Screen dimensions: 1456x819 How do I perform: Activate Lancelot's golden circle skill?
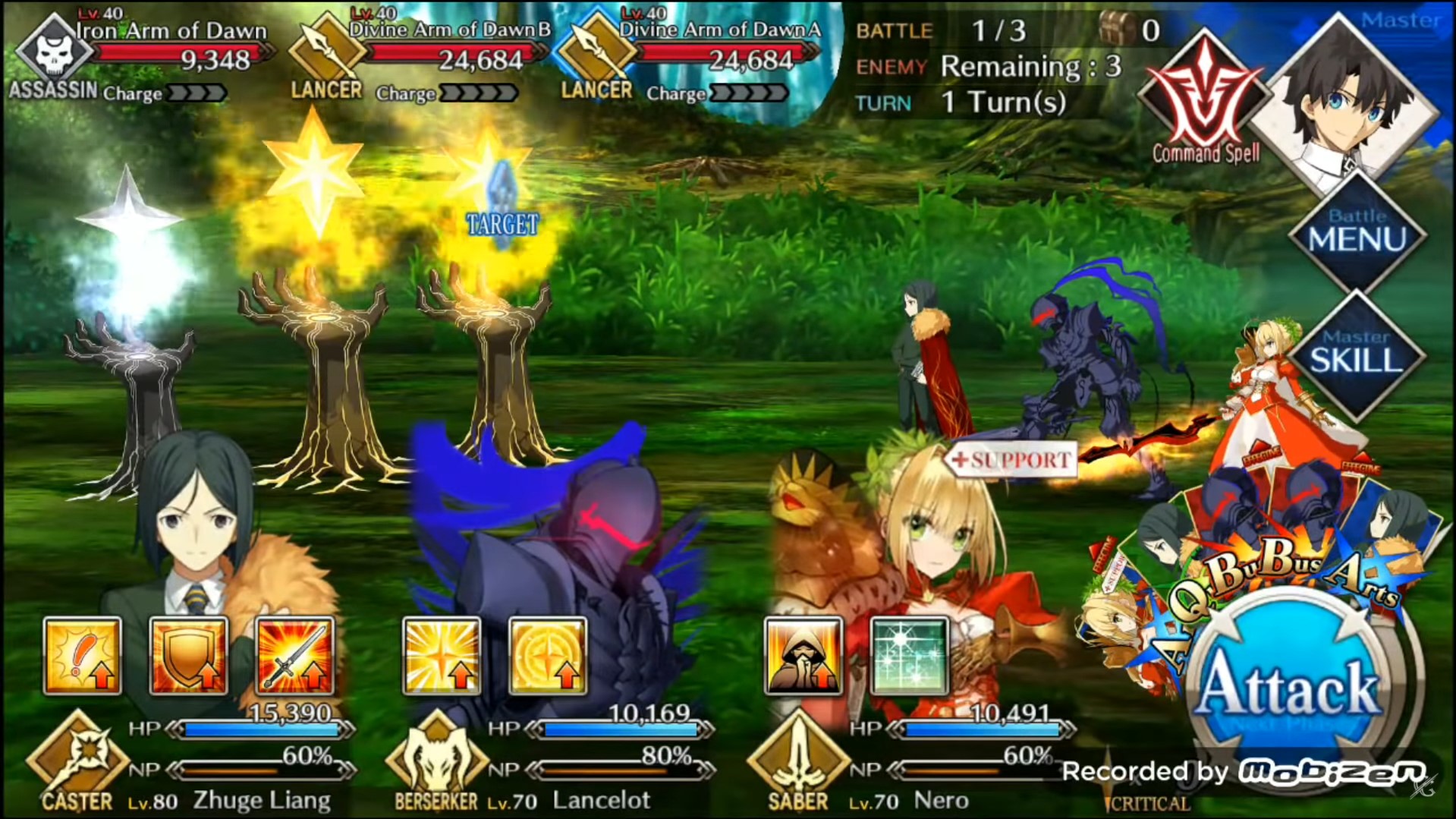tap(547, 657)
